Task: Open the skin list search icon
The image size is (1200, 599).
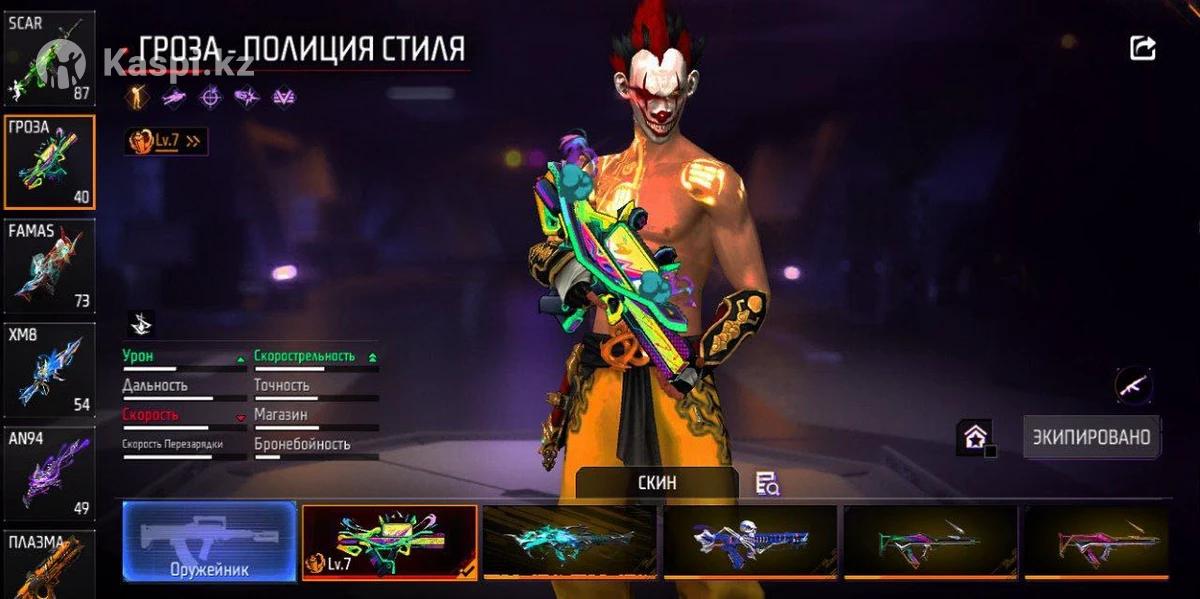Action: click(x=767, y=484)
